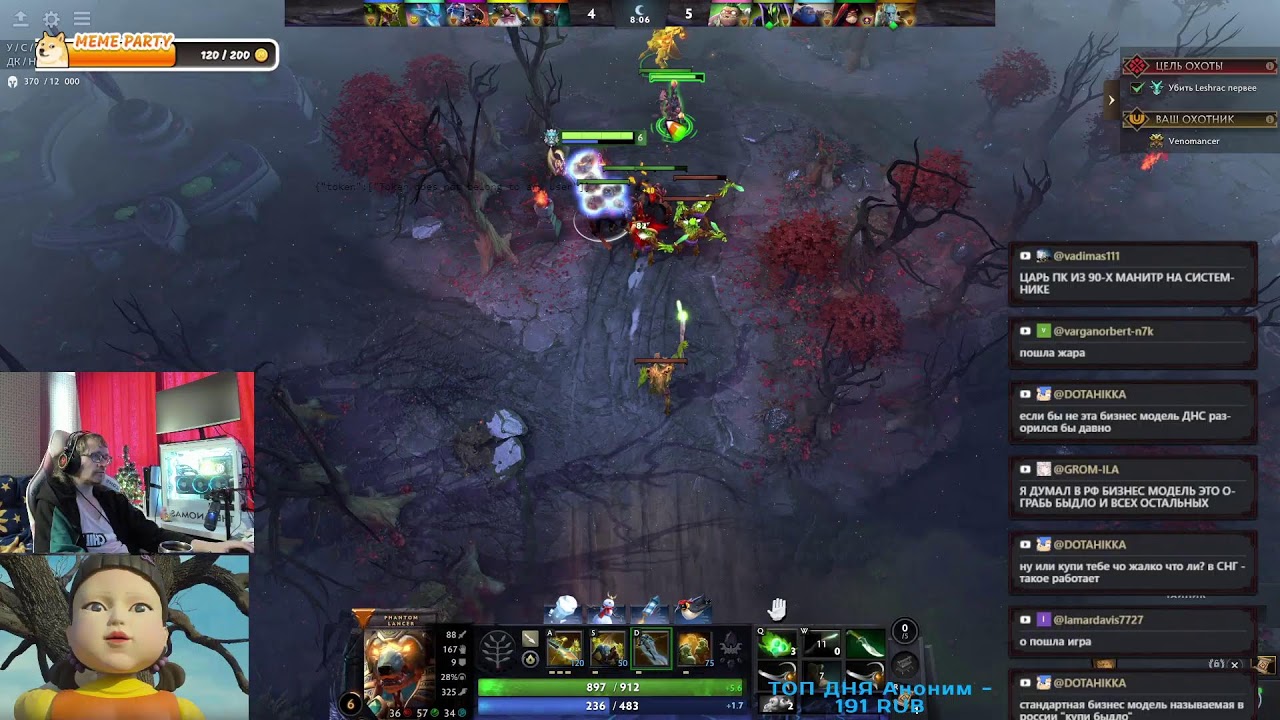Open the ВАШ ОХОТНИК info disclosure

(1270, 118)
